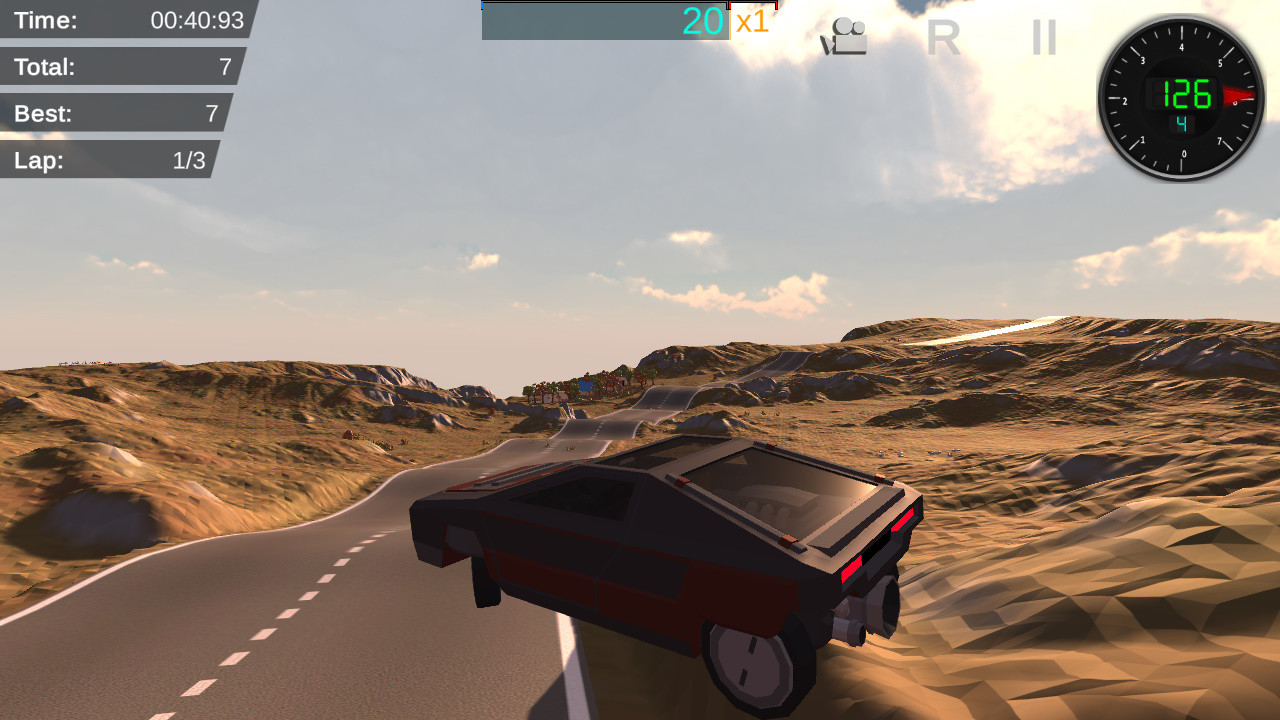Toggle the camera perspective with the camcorder icon

coord(843,35)
